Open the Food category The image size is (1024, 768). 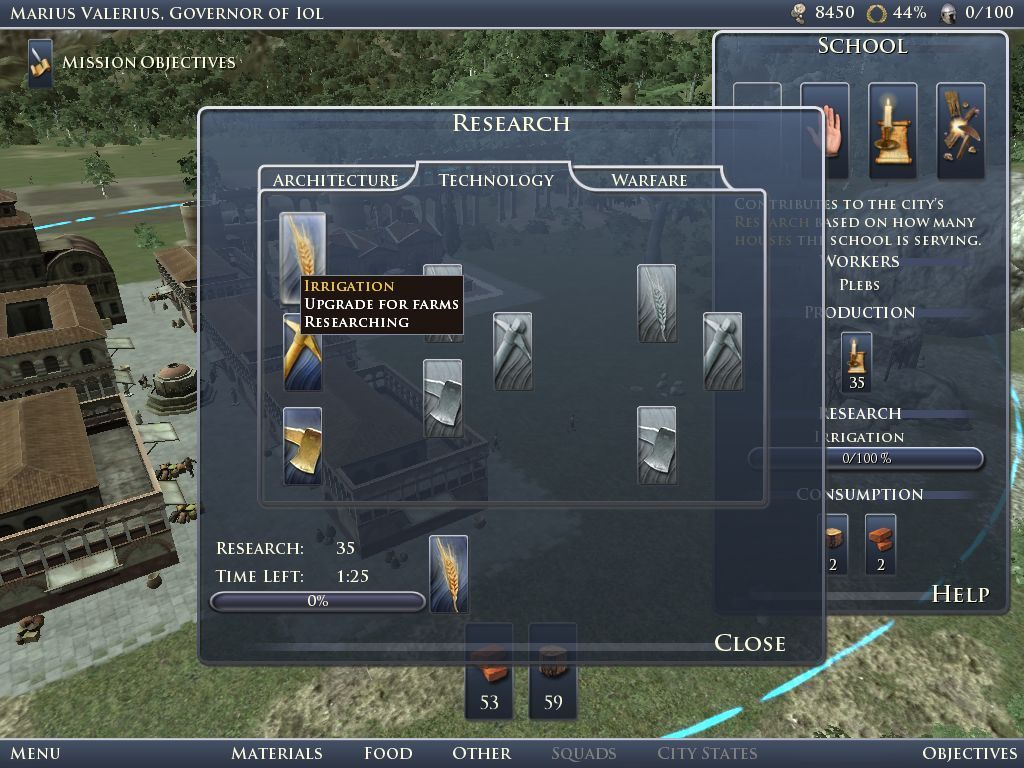pos(388,753)
